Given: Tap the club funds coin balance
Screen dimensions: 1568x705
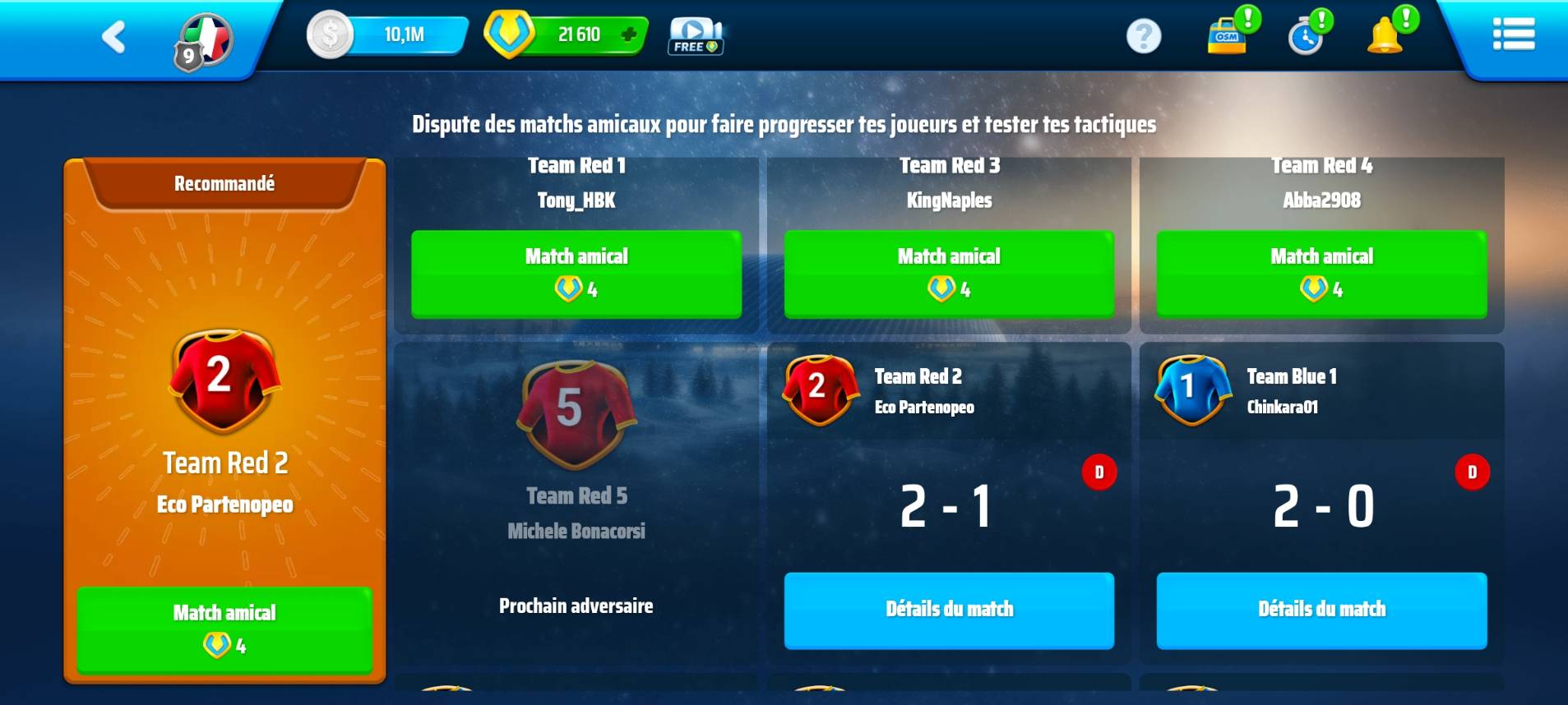Looking at the screenshot, I should pos(387,35).
